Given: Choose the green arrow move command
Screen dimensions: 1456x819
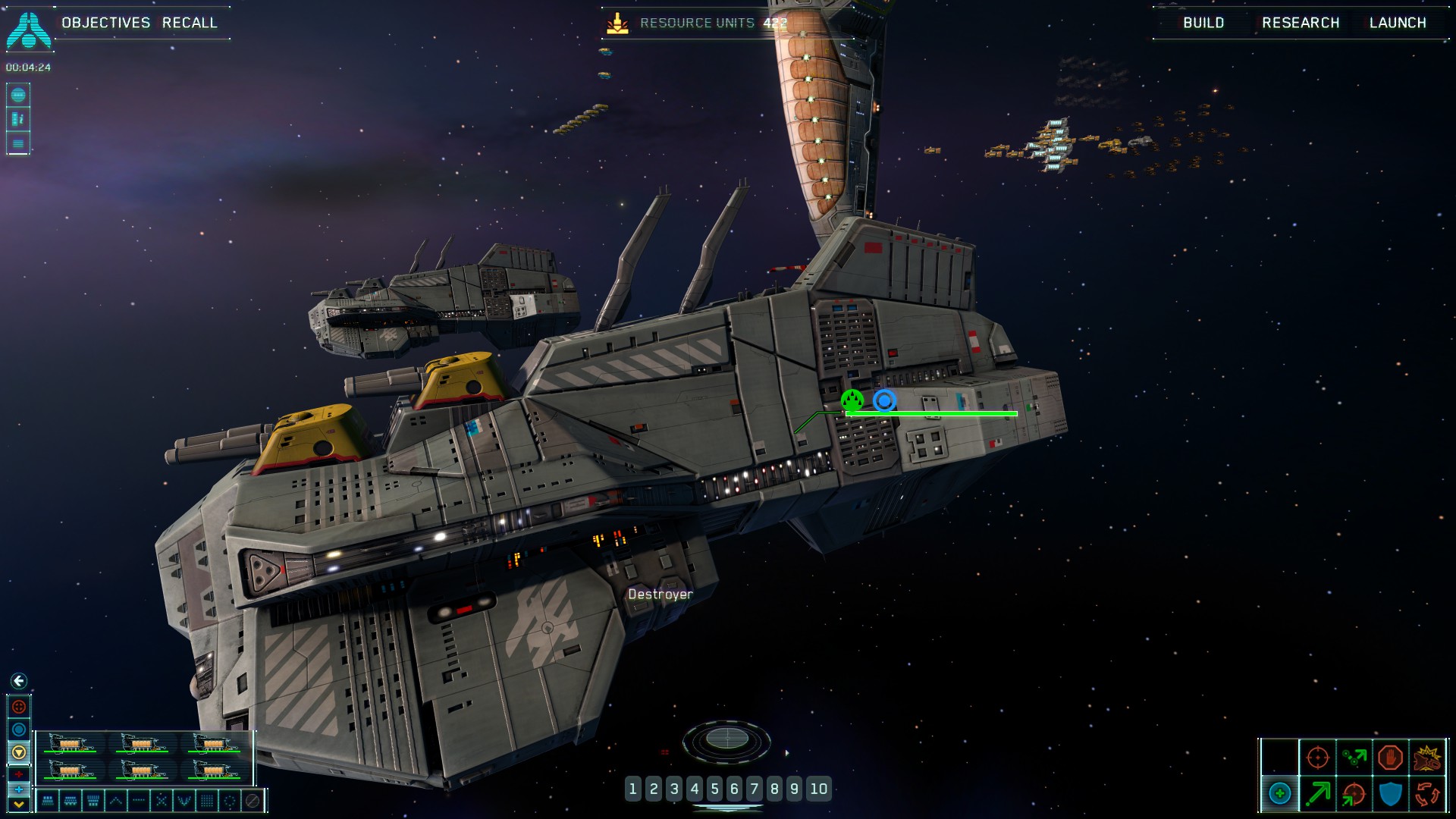Looking at the screenshot, I should pyautogui.click(x=1317, y=794).
